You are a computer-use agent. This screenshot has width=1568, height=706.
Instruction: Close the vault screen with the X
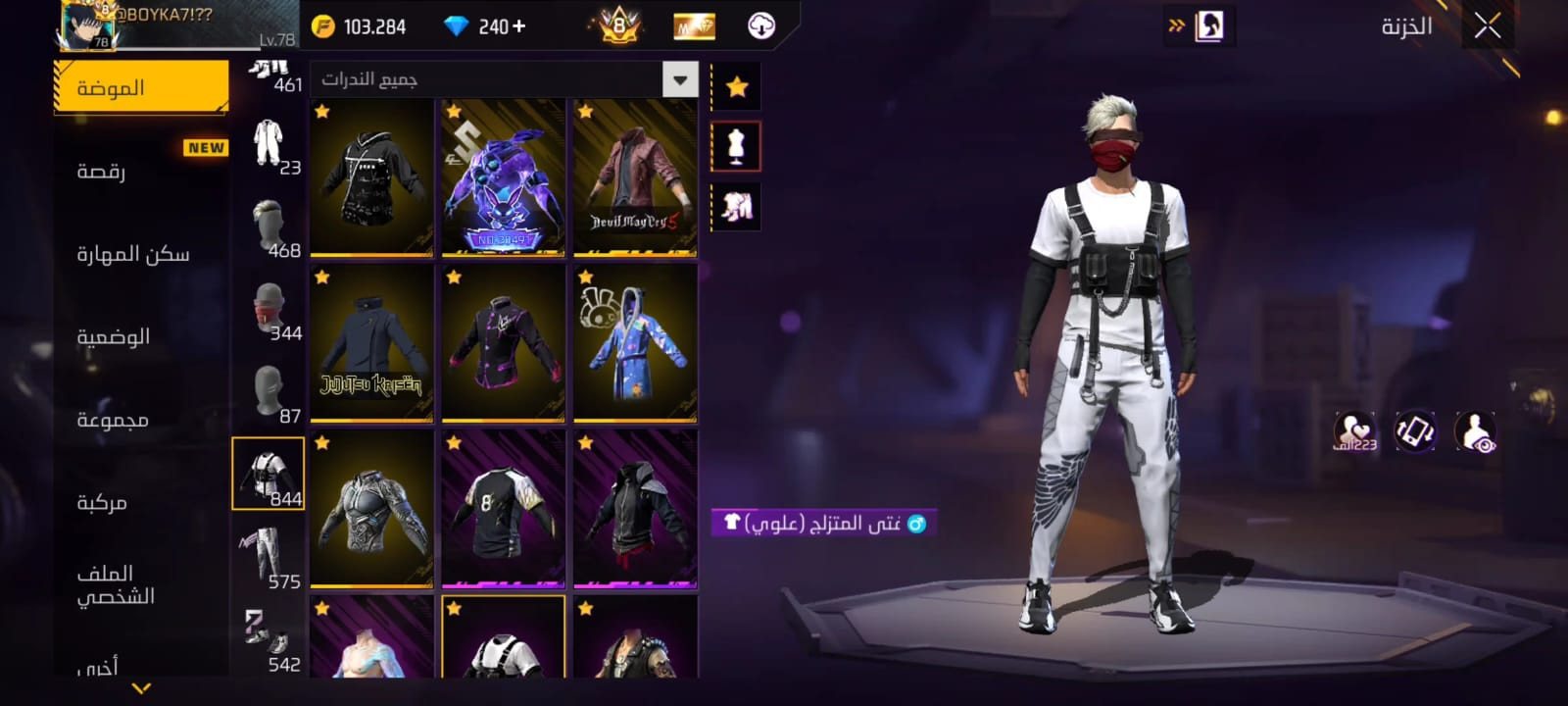(x=1487, y=26)
